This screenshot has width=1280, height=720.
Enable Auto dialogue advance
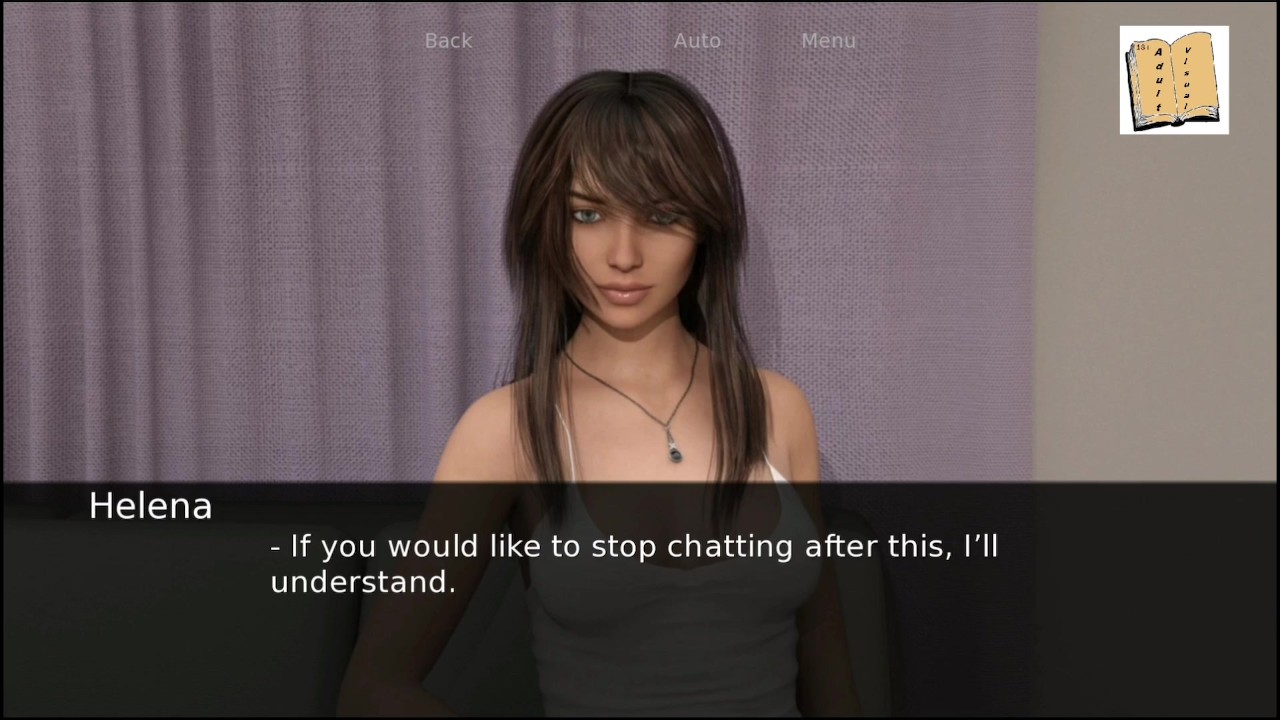coord(697,41)
